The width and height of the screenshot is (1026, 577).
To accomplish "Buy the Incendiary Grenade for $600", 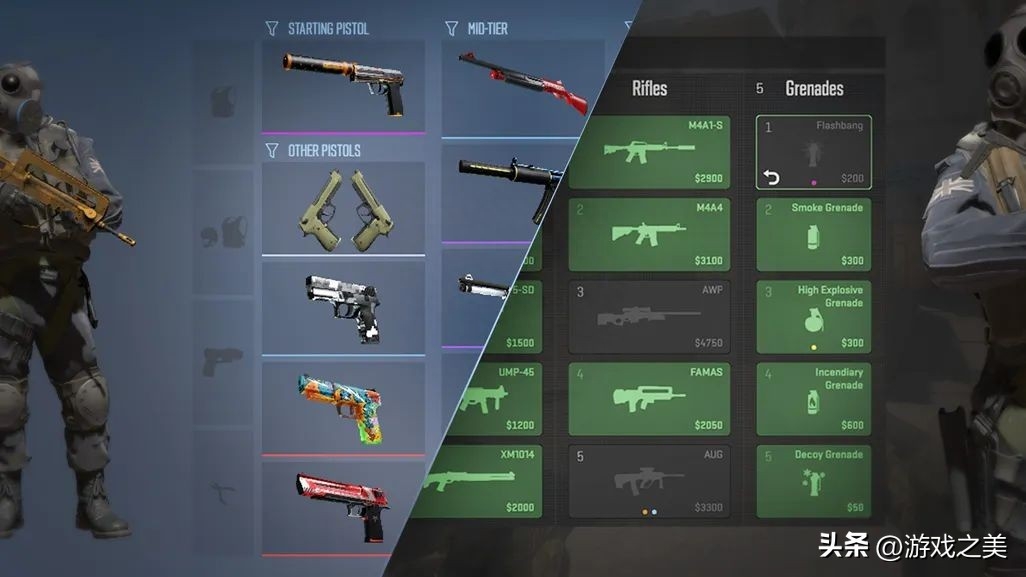I will (x=813, y=398).
